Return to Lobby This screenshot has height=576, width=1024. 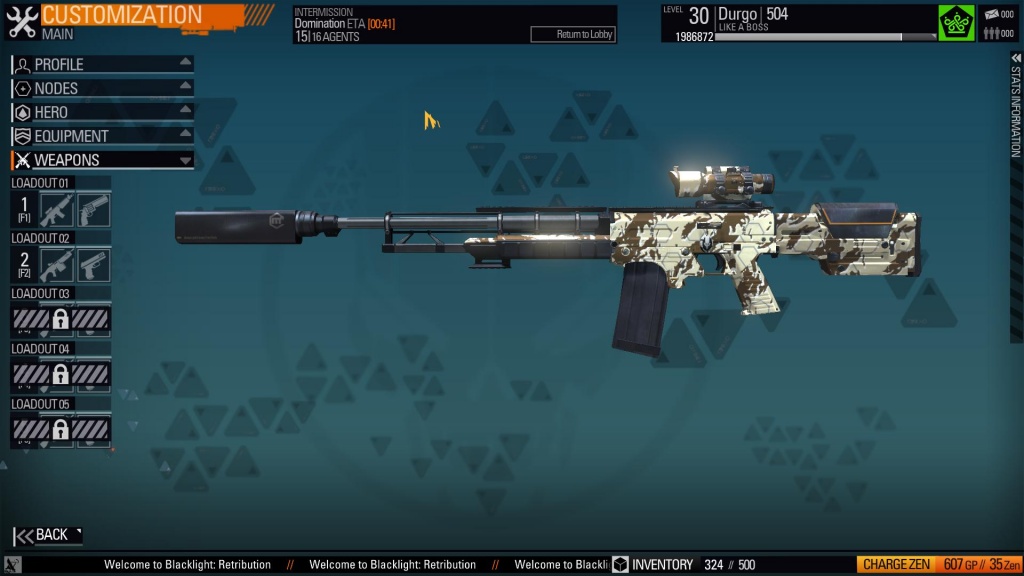(x=572, y=35)
